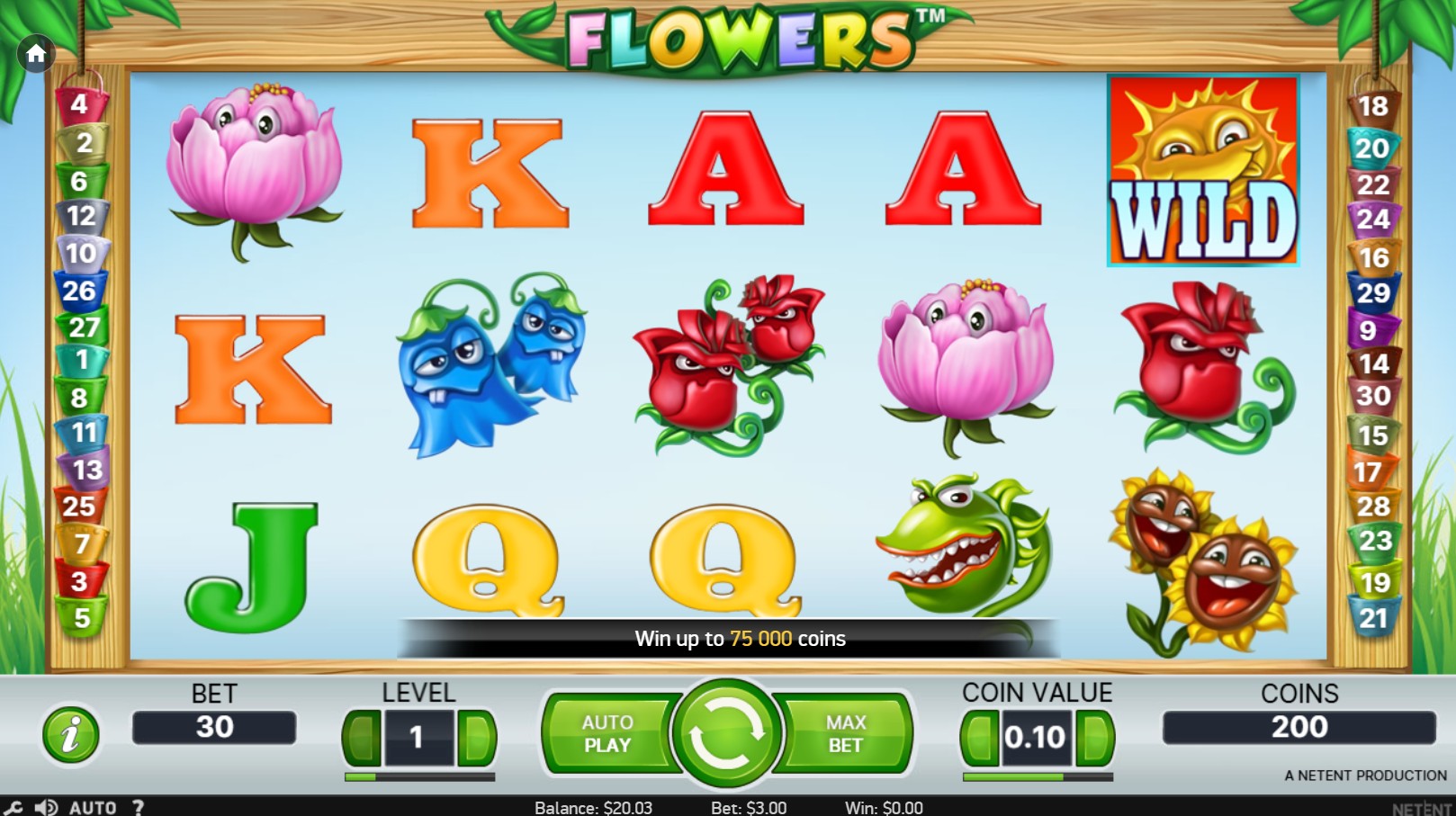Open help using the question mark icon

[137, 807]
